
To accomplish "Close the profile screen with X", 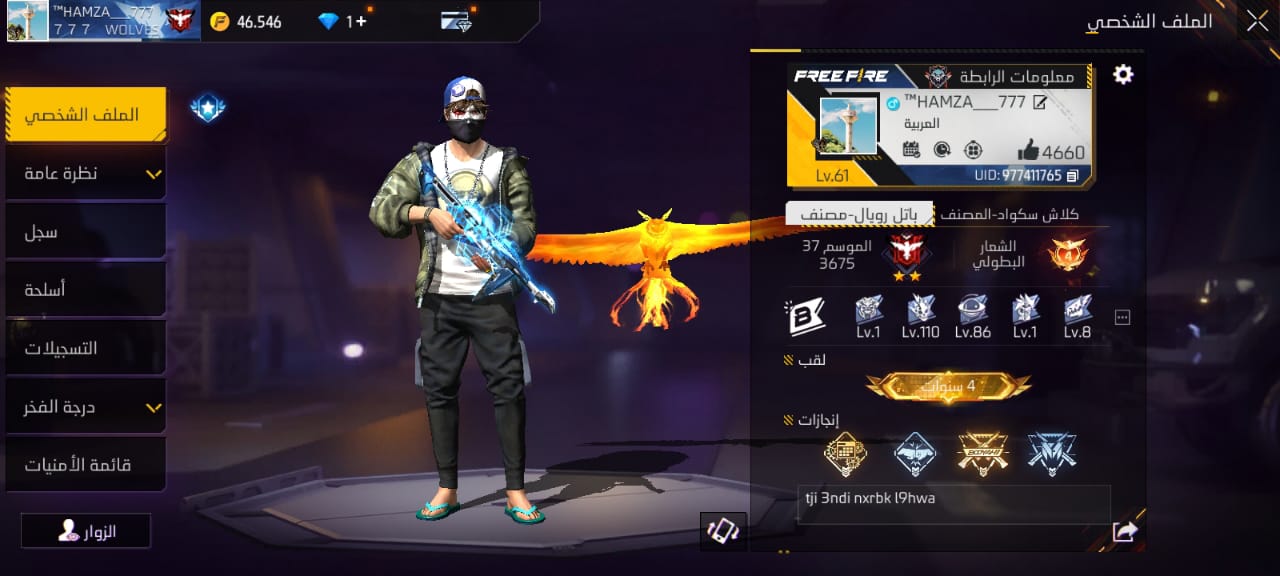I will tap(1256, 21).
